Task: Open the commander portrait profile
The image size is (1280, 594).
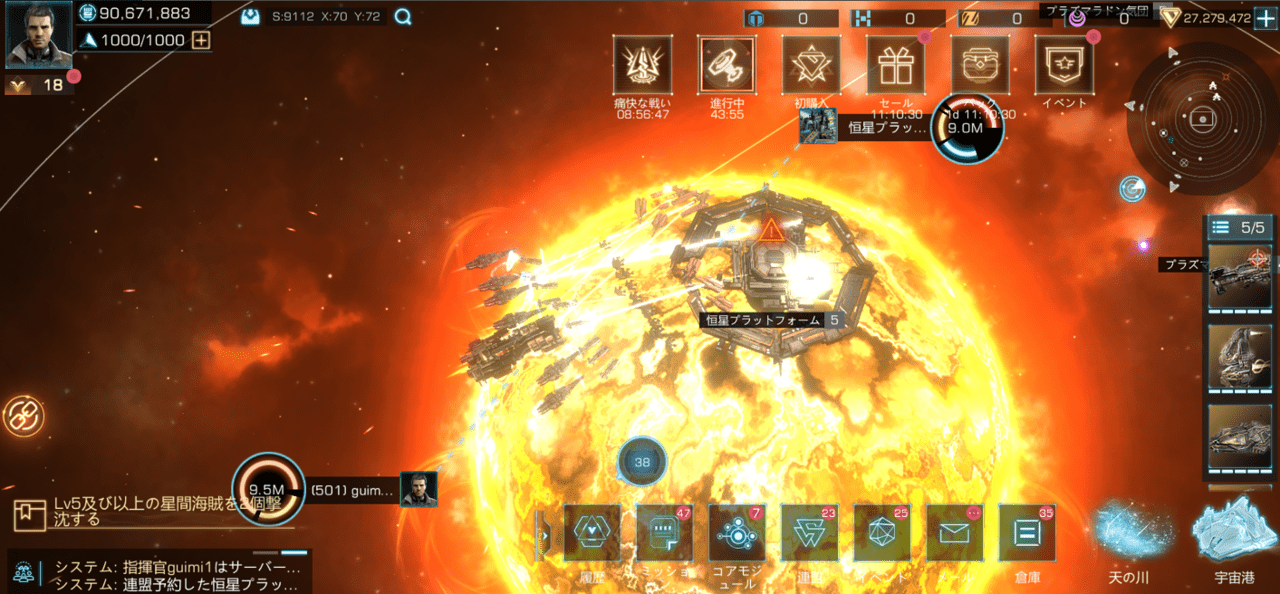Action: [x=38, y=35]
